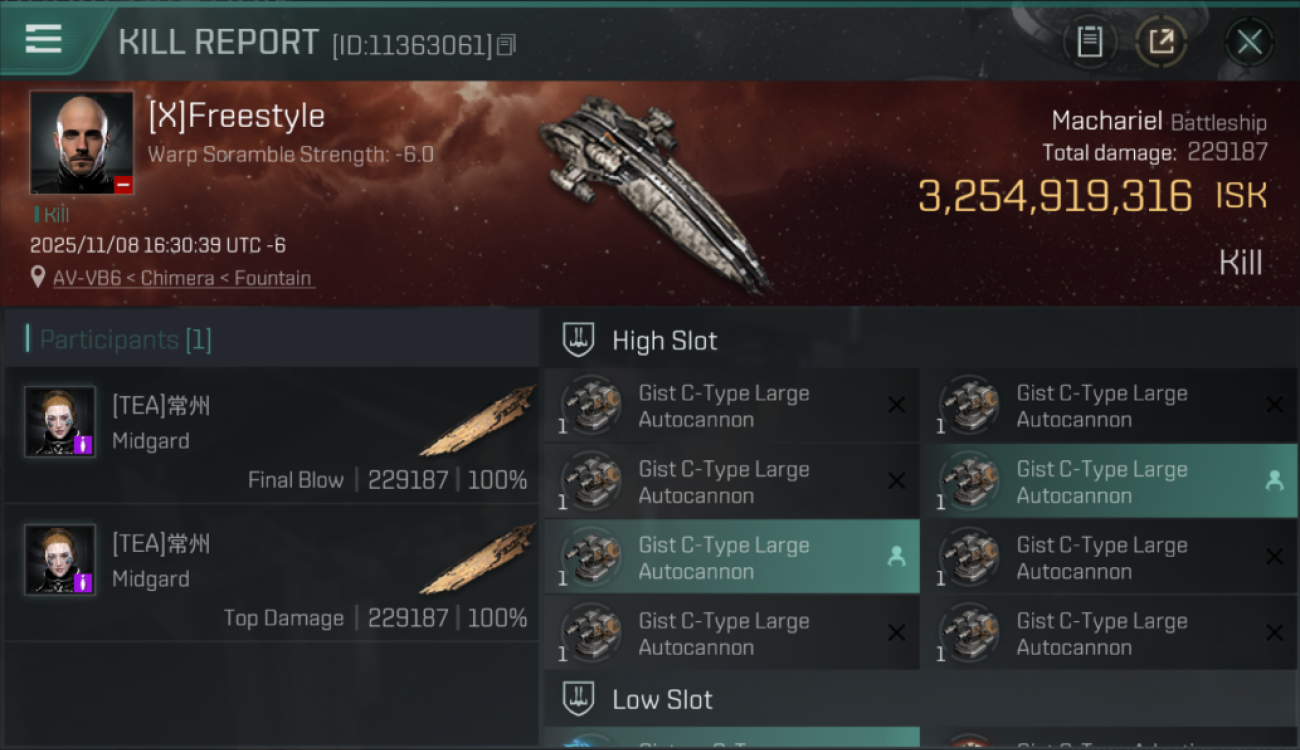Screen dimensions: 1300x750
Task: Toggle the person marker on the right selected autocannon
Action: pos(1275,481)
